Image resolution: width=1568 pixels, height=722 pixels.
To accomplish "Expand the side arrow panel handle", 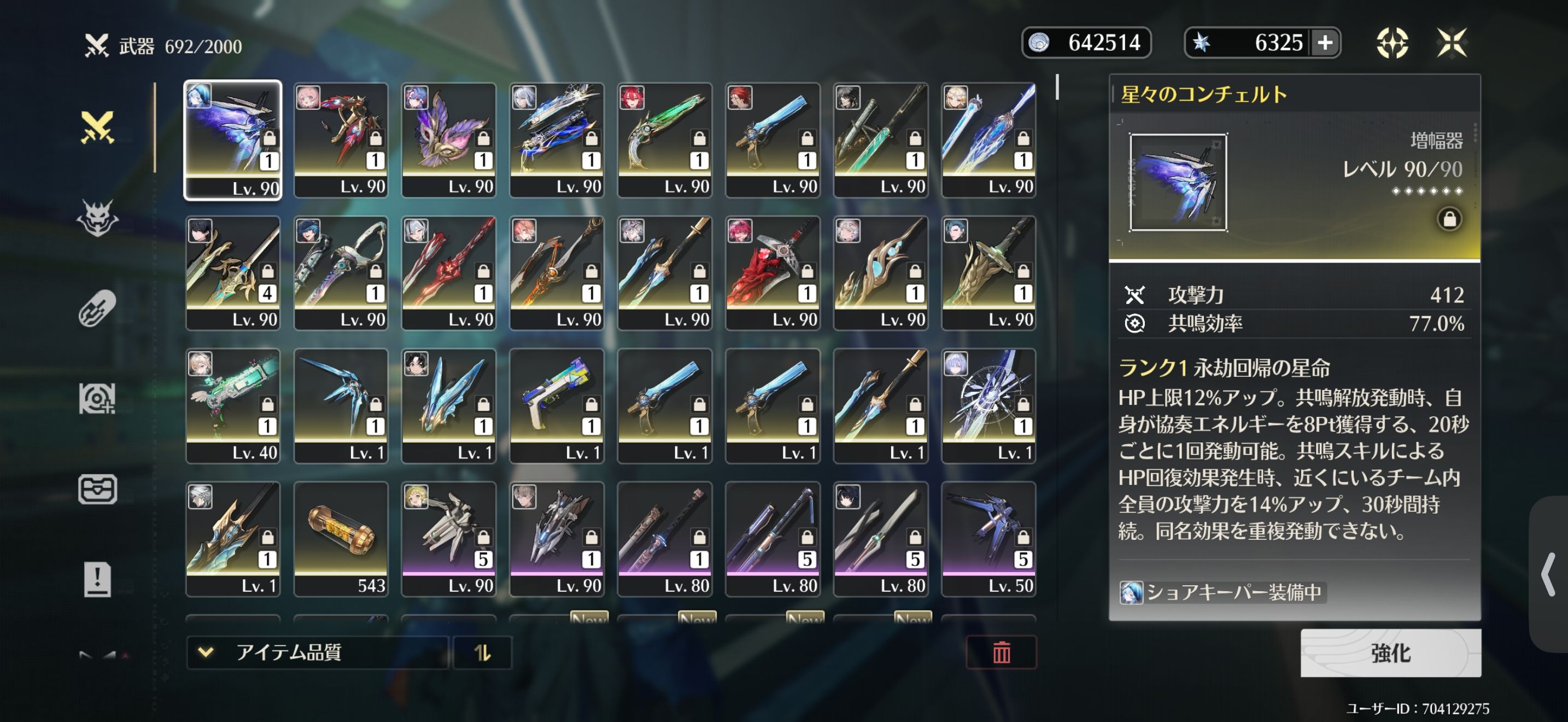I will pyautogui.click(x=1548, y=574).
